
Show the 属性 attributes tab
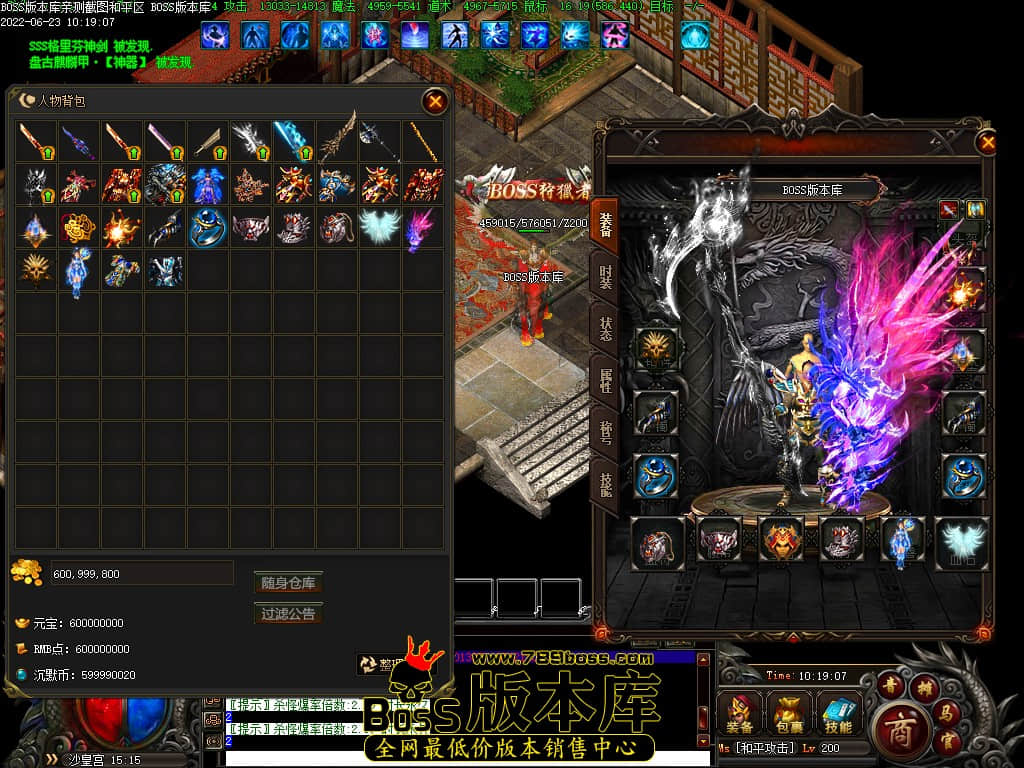point(606,382)
